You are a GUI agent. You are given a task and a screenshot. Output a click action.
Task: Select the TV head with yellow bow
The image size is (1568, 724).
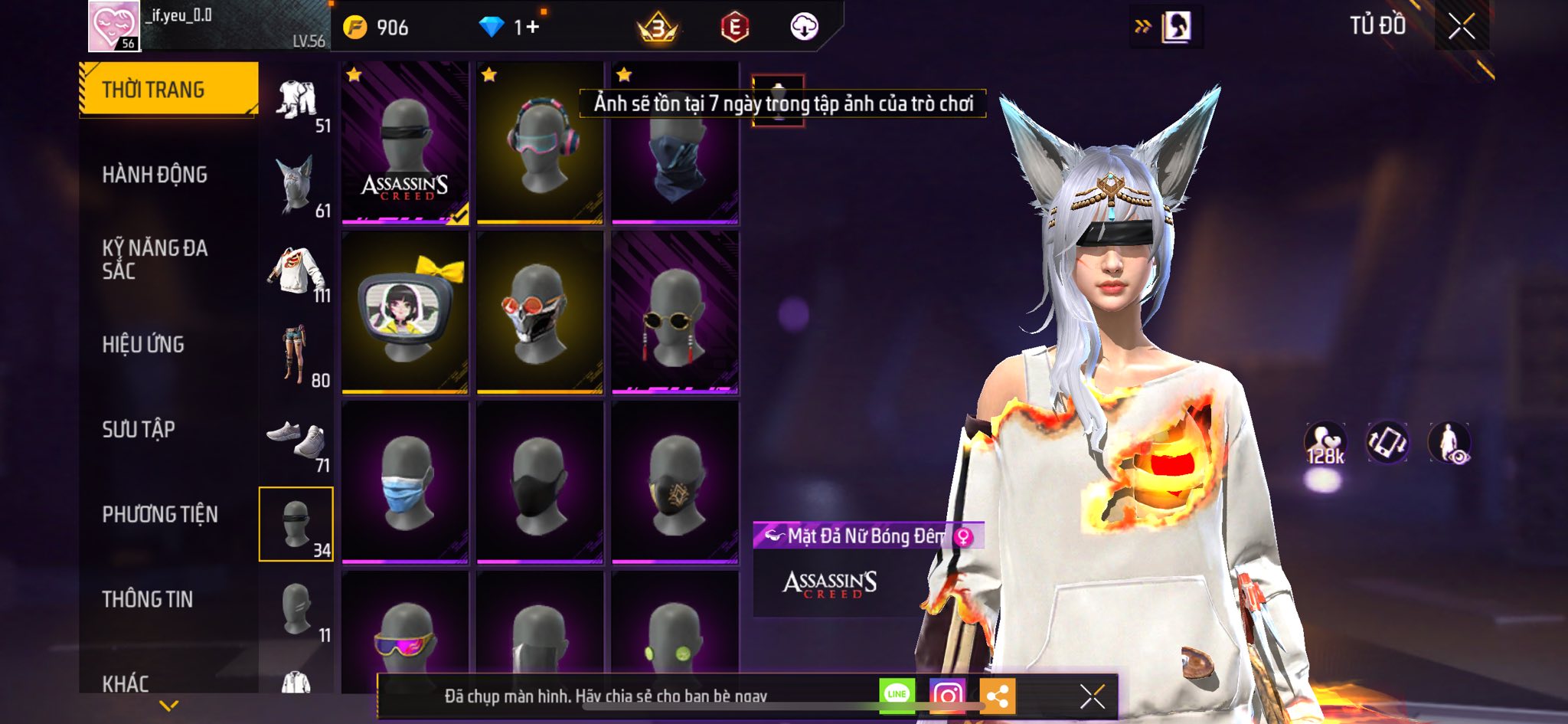point(405,313)
